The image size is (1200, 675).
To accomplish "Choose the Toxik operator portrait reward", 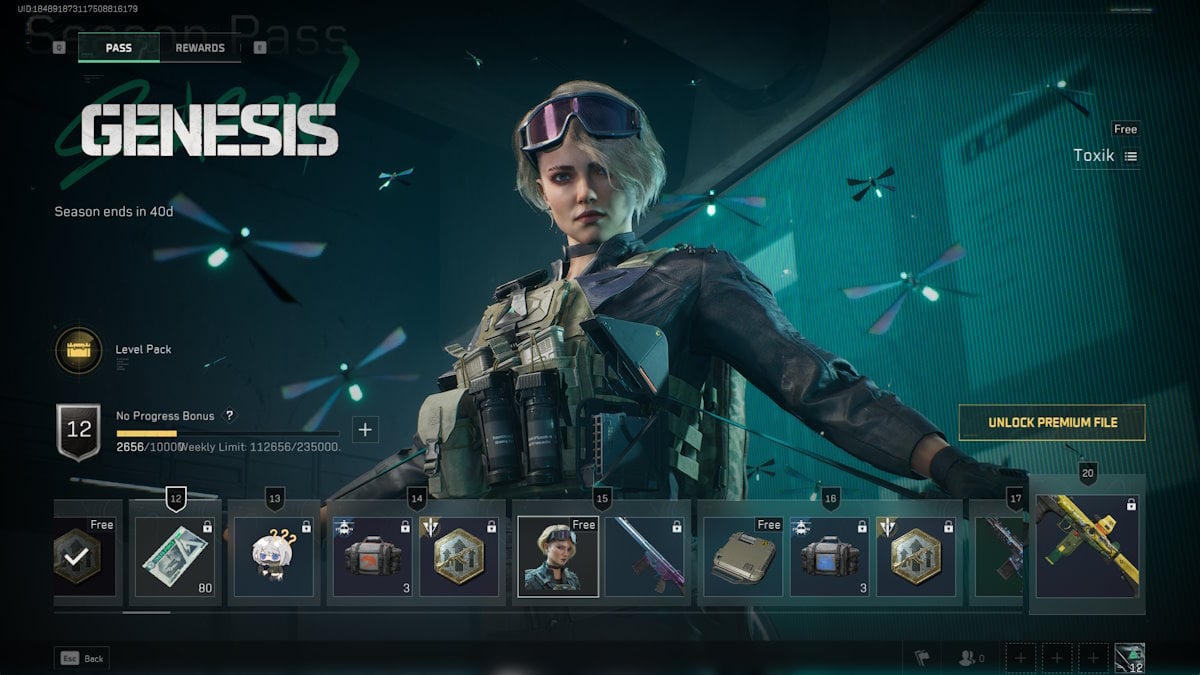I will [557, 556].
